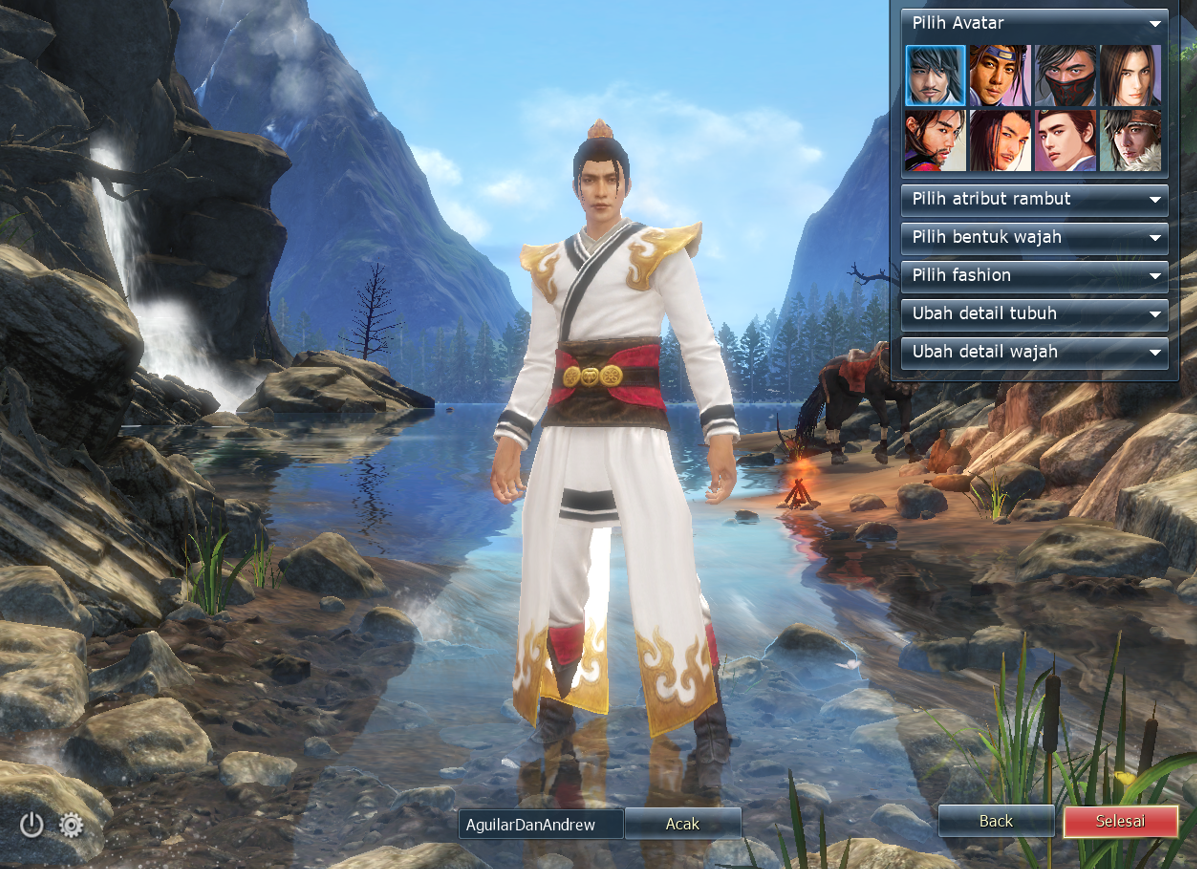The width and height of the screenshot is (1197, 869).
Task: Open the Pilih bentuk wajah section
Action: point(1034,237)
